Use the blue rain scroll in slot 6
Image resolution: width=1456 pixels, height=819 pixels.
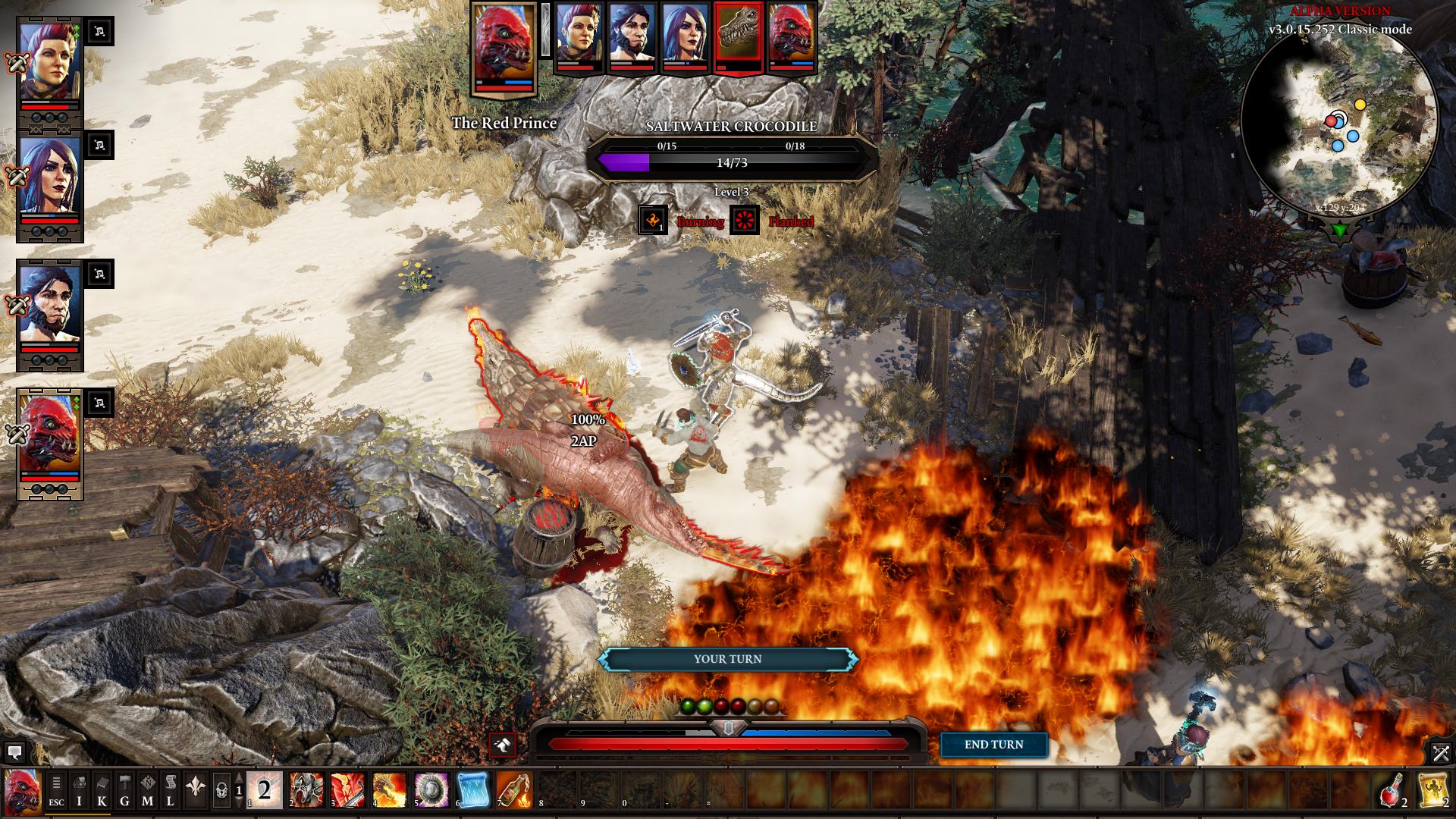pos(472,790)
